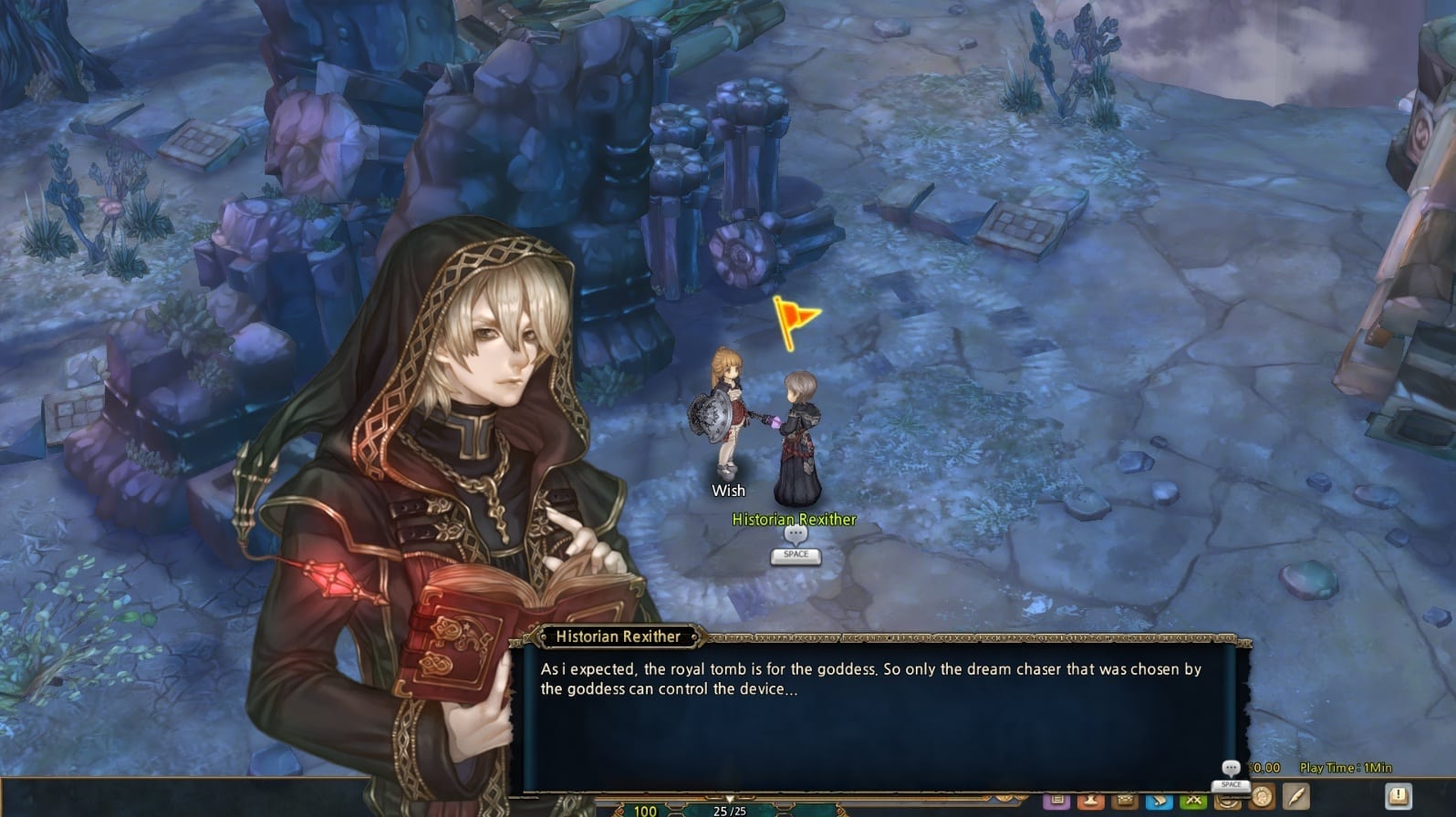Toggle the '...' speech bubble near the bottom-right bar
The width and height of the screenshot is (1456, 817).
(x=1231, y=767)
